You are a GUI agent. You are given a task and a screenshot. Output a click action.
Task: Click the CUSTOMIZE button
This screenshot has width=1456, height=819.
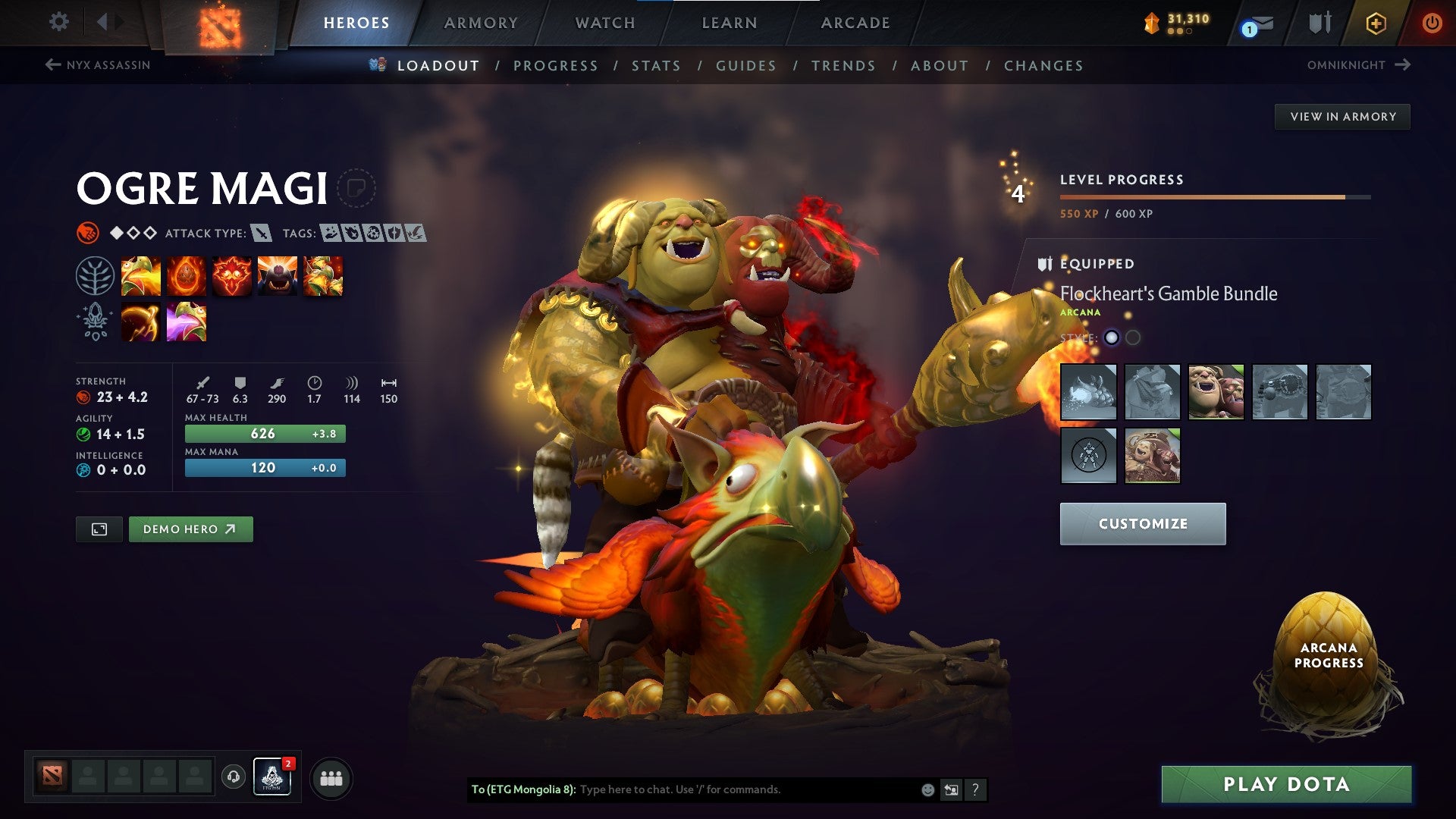pos(1143,523)
